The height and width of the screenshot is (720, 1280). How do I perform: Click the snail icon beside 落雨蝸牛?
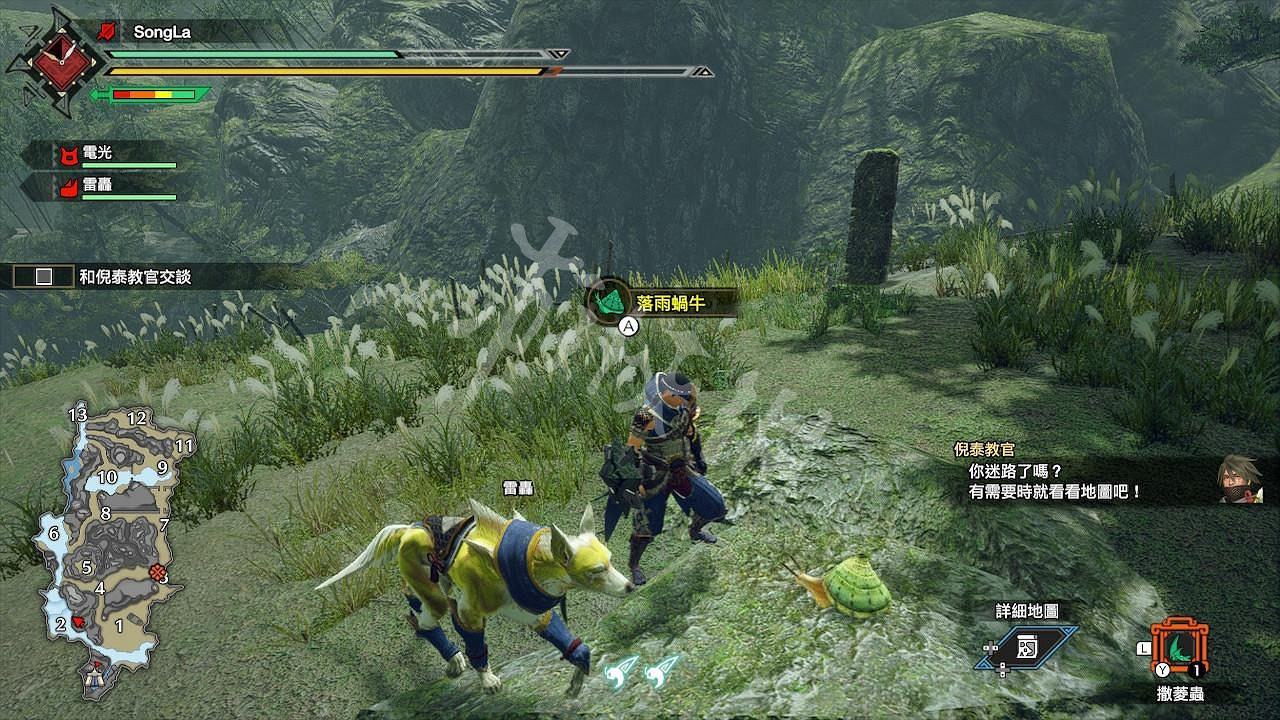(x=609, y=297)
